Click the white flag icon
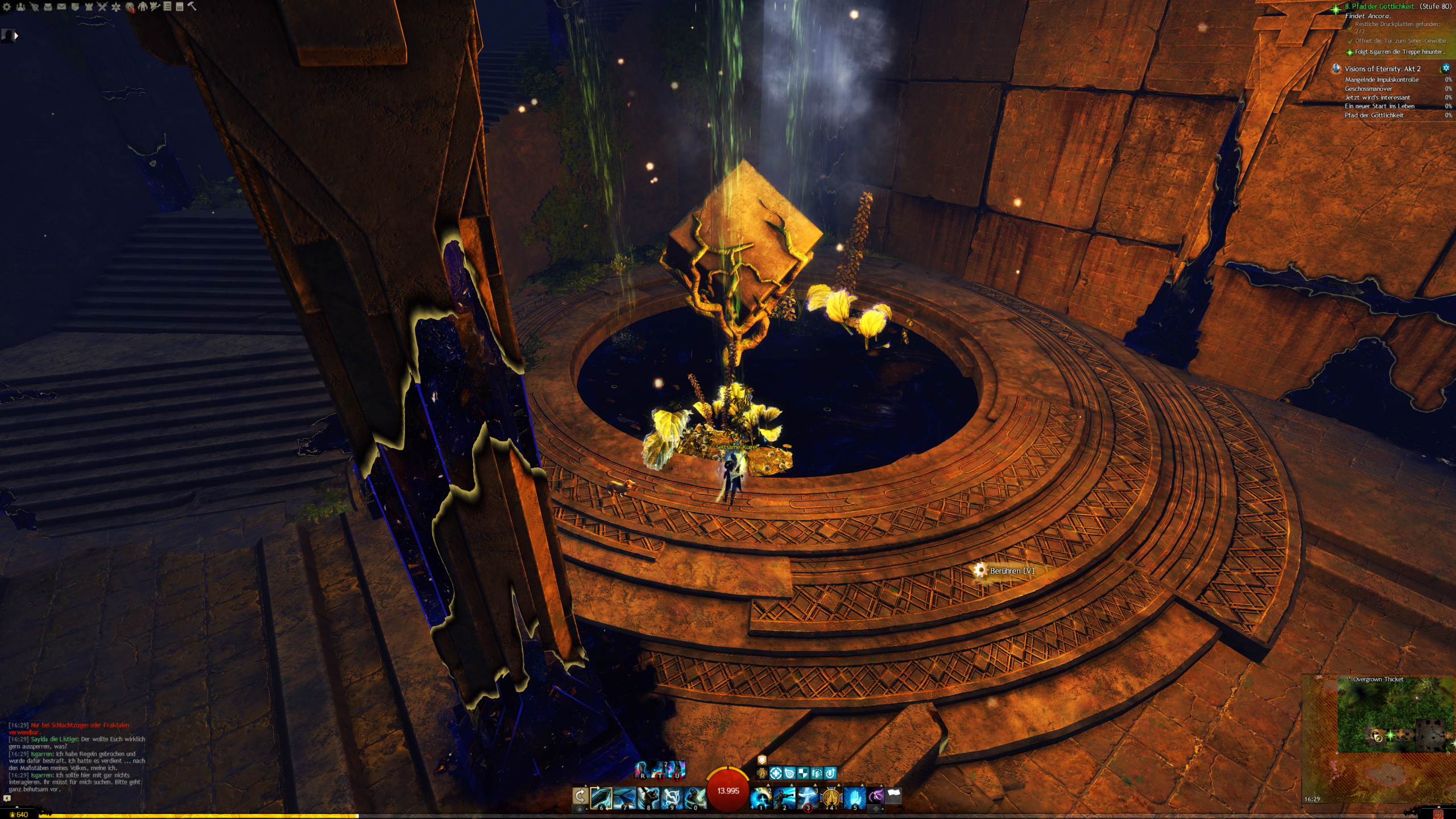 [894, 795]
